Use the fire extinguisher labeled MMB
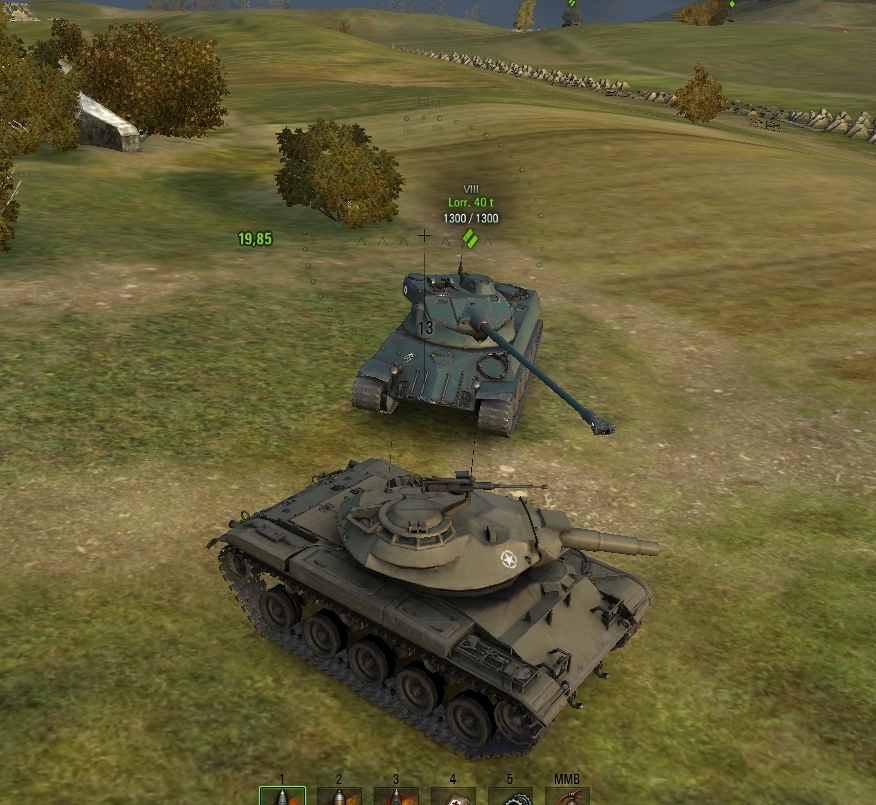Image resolution: width=876 pixels, height=805 pixels. click(567, 797)
